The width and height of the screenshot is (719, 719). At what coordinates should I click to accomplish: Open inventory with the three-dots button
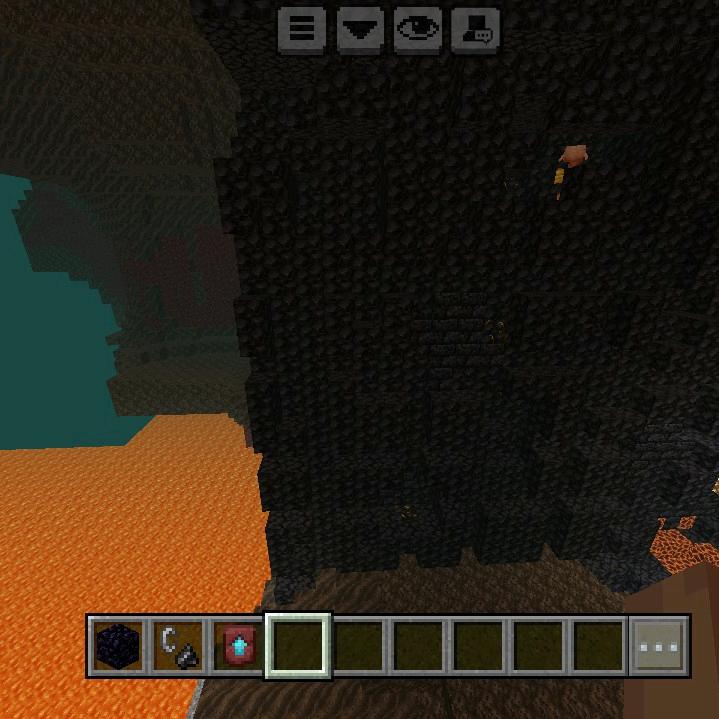(660, 646)
